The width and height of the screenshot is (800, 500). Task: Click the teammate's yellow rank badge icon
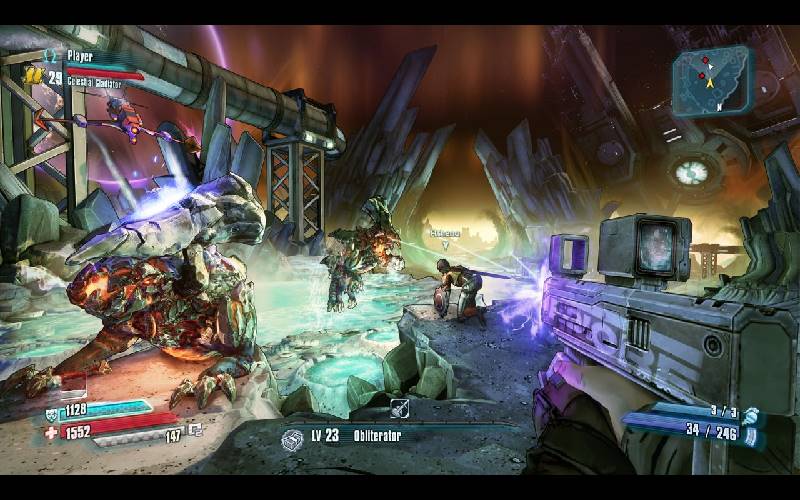(x=33, y=75)
